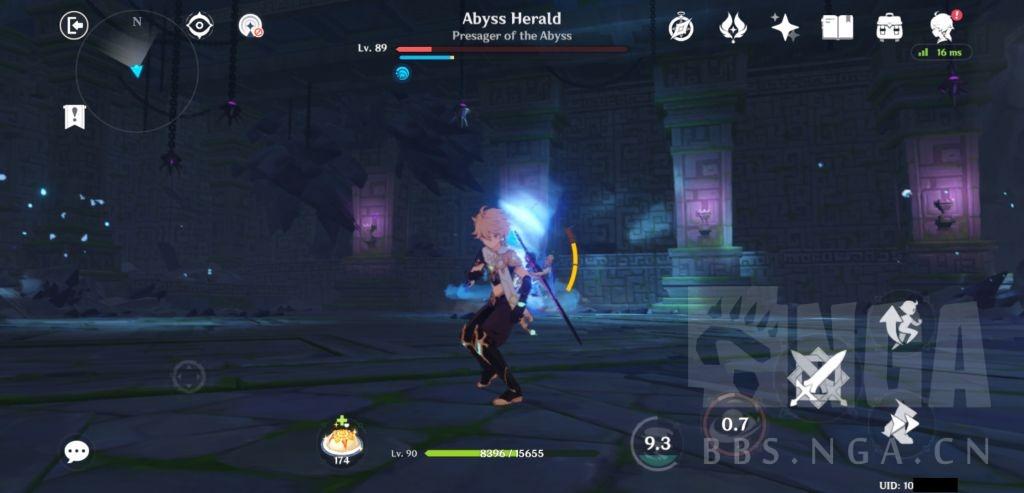
Task: Open the Wish star icon
Action: click(x=785, y=27)
